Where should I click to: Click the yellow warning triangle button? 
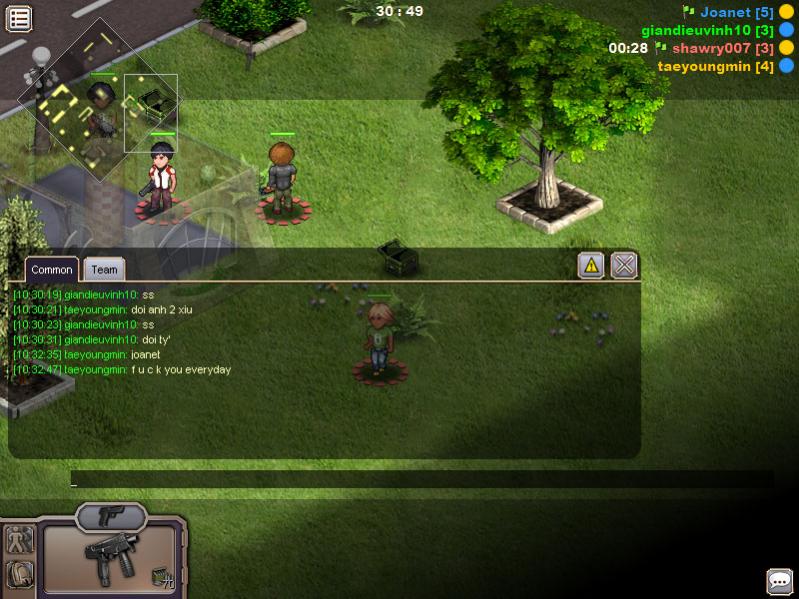[591, 265]
